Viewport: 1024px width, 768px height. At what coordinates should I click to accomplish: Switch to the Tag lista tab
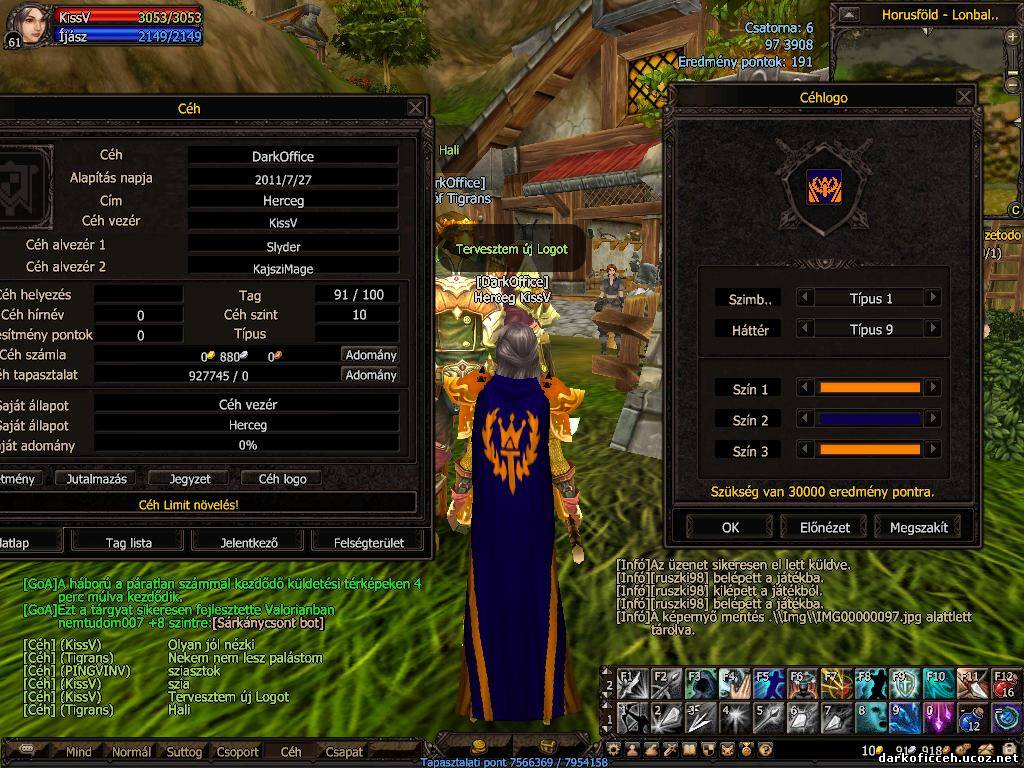pyautogui.click(x=129, y=543)
